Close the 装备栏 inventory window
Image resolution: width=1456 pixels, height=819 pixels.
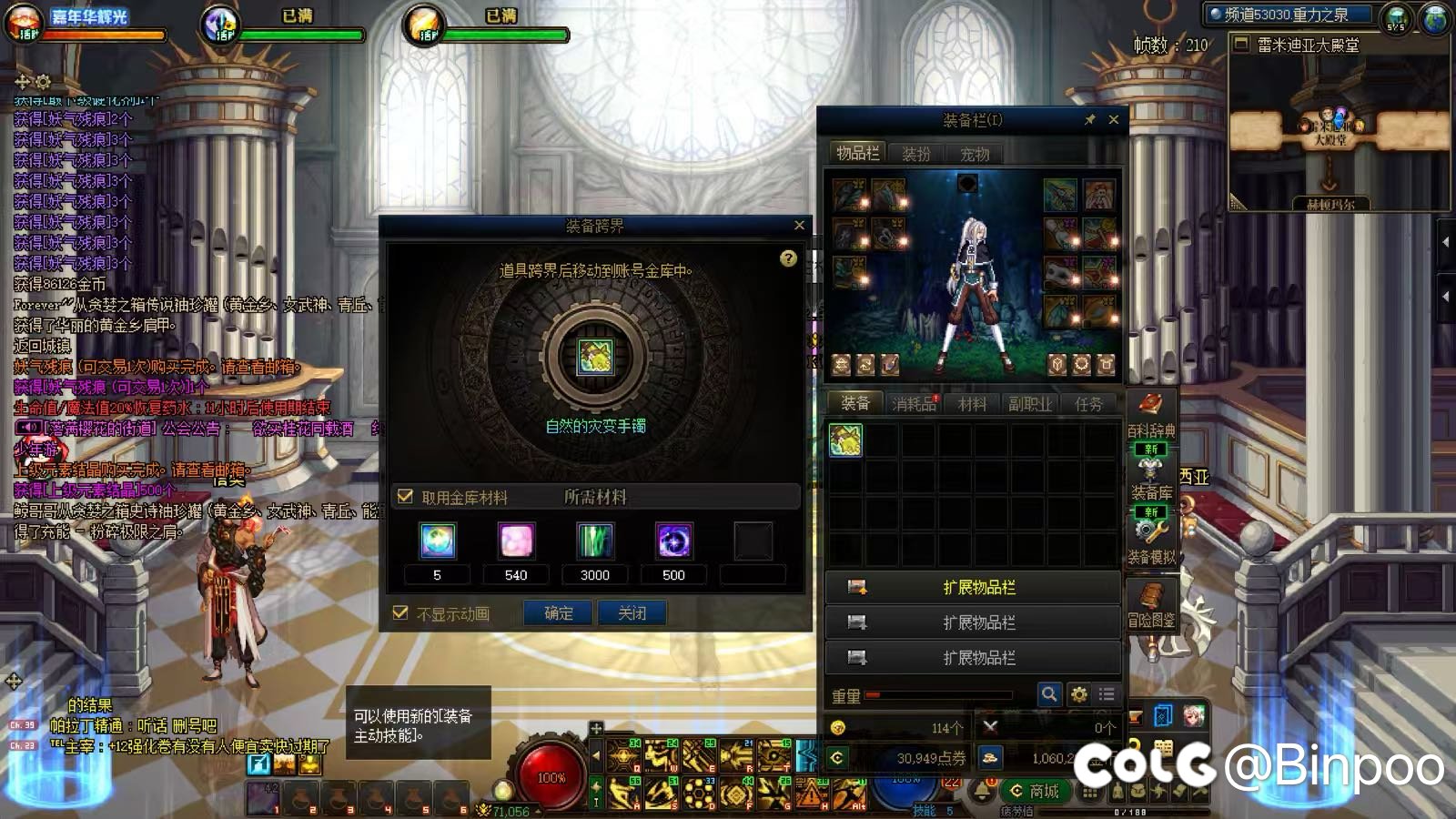tap(1114, 119)
